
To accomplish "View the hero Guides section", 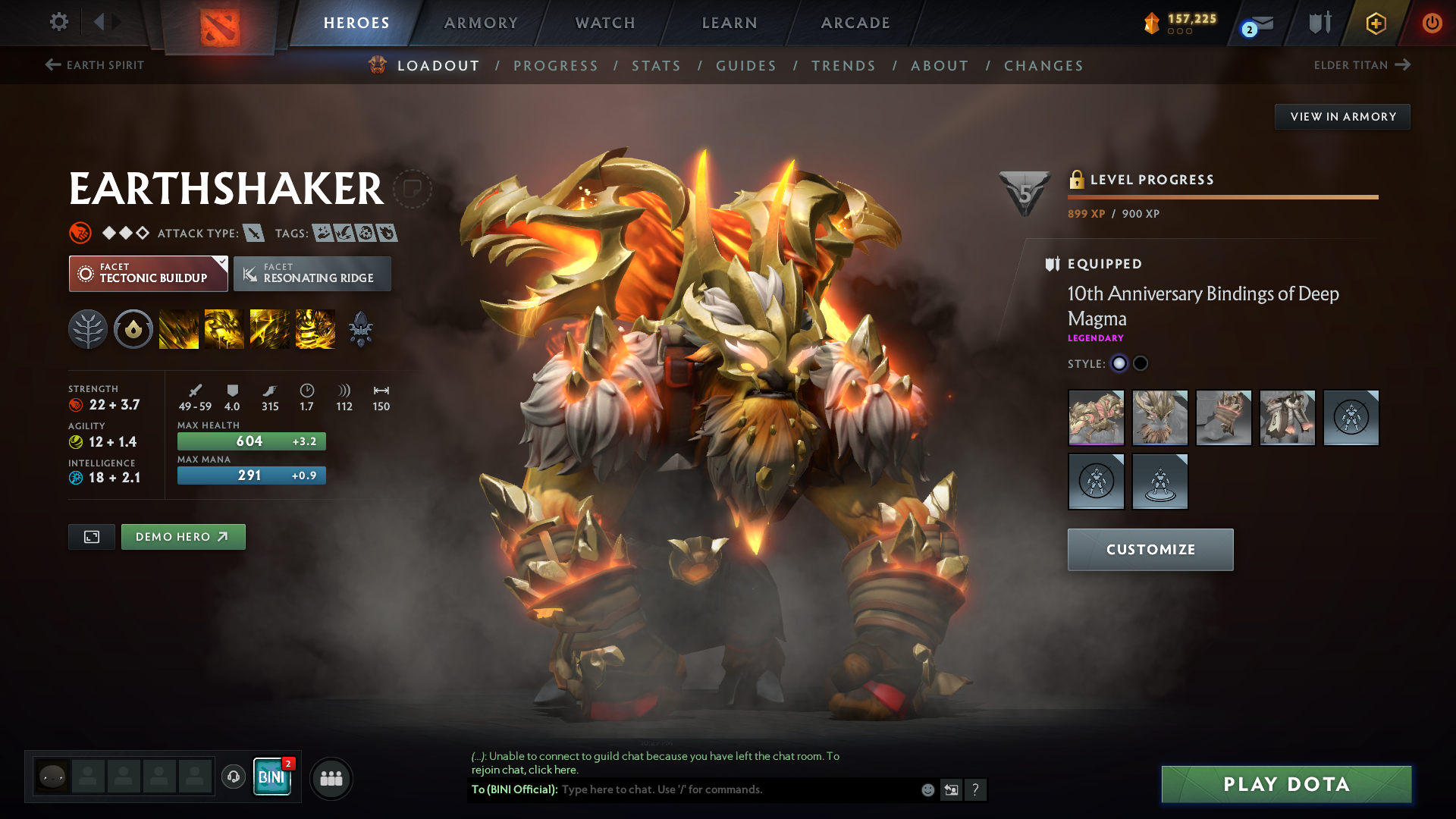I will coord(746,66).
